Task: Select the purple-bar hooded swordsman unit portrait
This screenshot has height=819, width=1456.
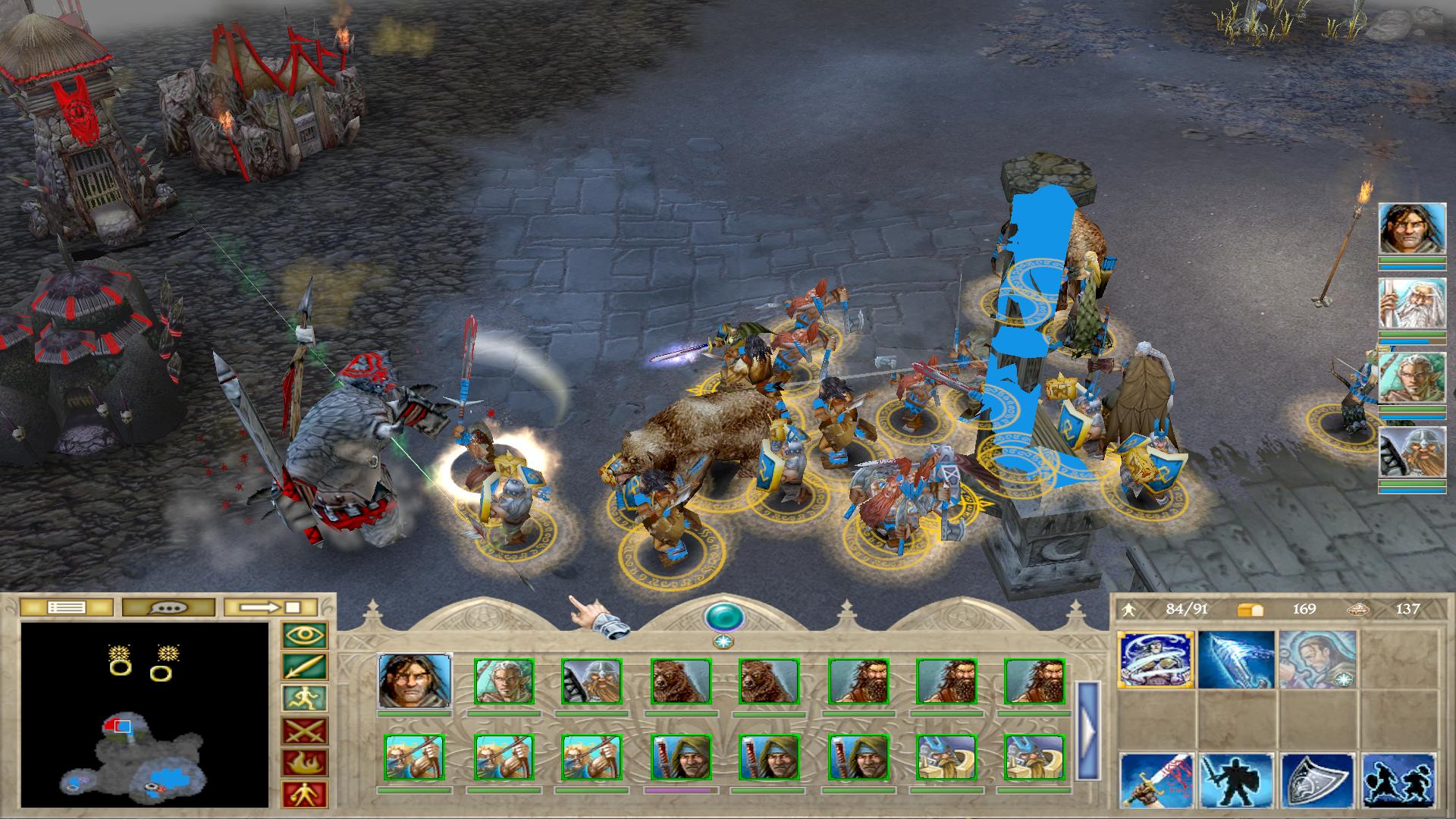Action: click(680, 757)
